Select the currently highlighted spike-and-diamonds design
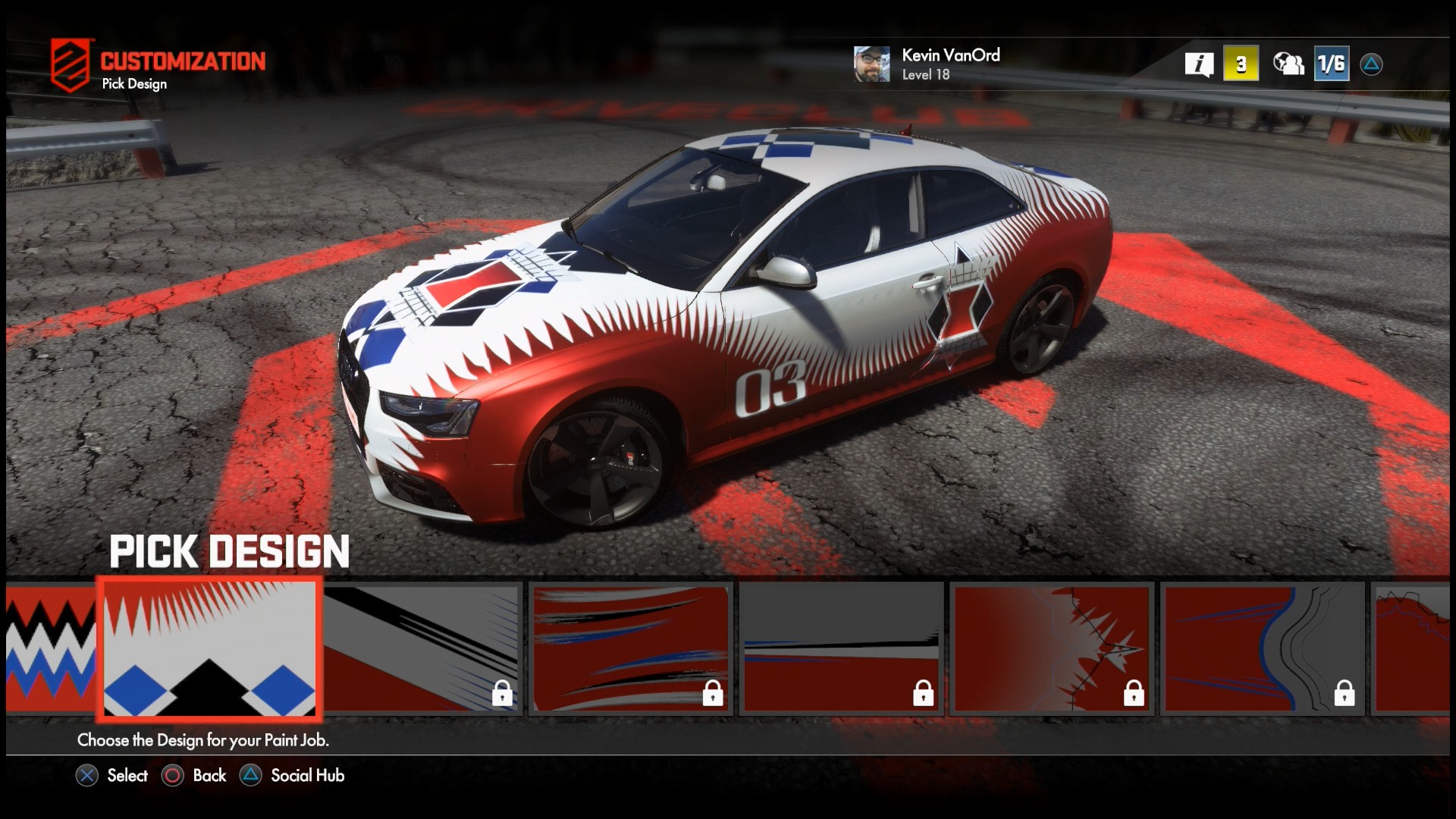 click(x=209, y=649)
